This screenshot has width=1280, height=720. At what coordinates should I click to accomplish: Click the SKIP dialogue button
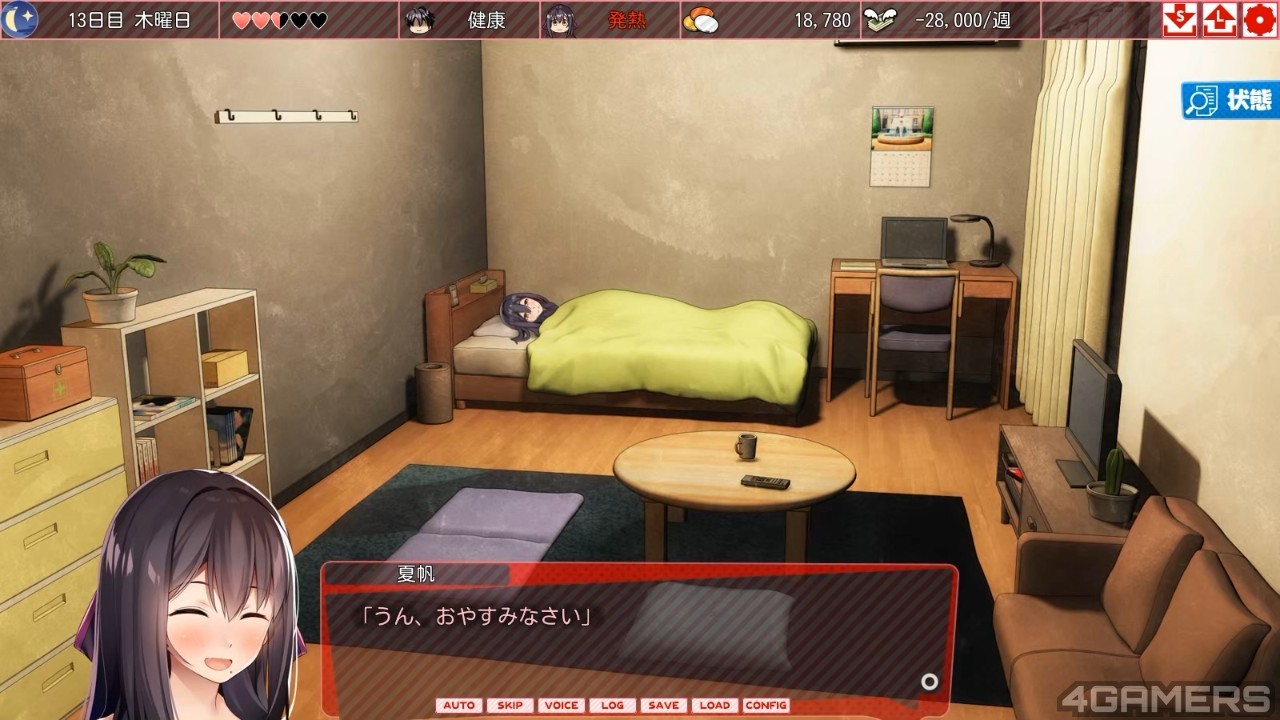pyautogui.click(x=510, y=705)
